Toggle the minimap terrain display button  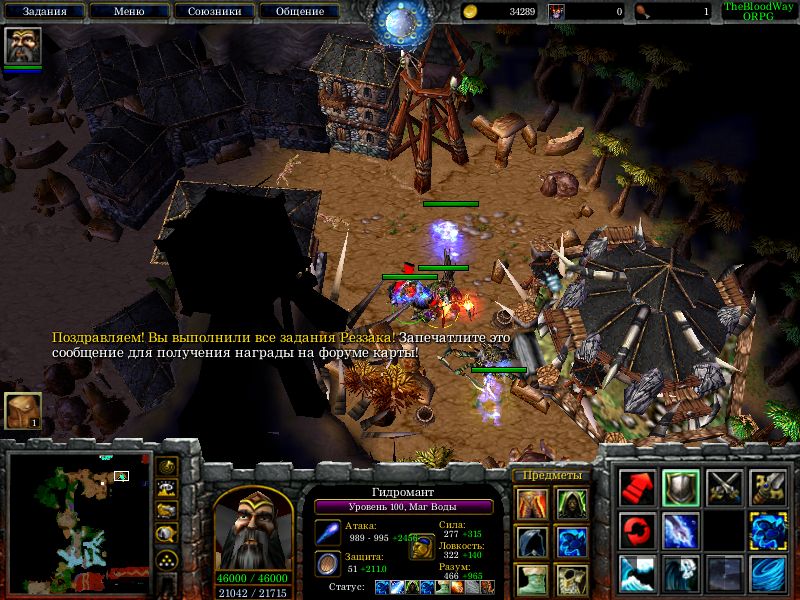click(x=167, y=489)
